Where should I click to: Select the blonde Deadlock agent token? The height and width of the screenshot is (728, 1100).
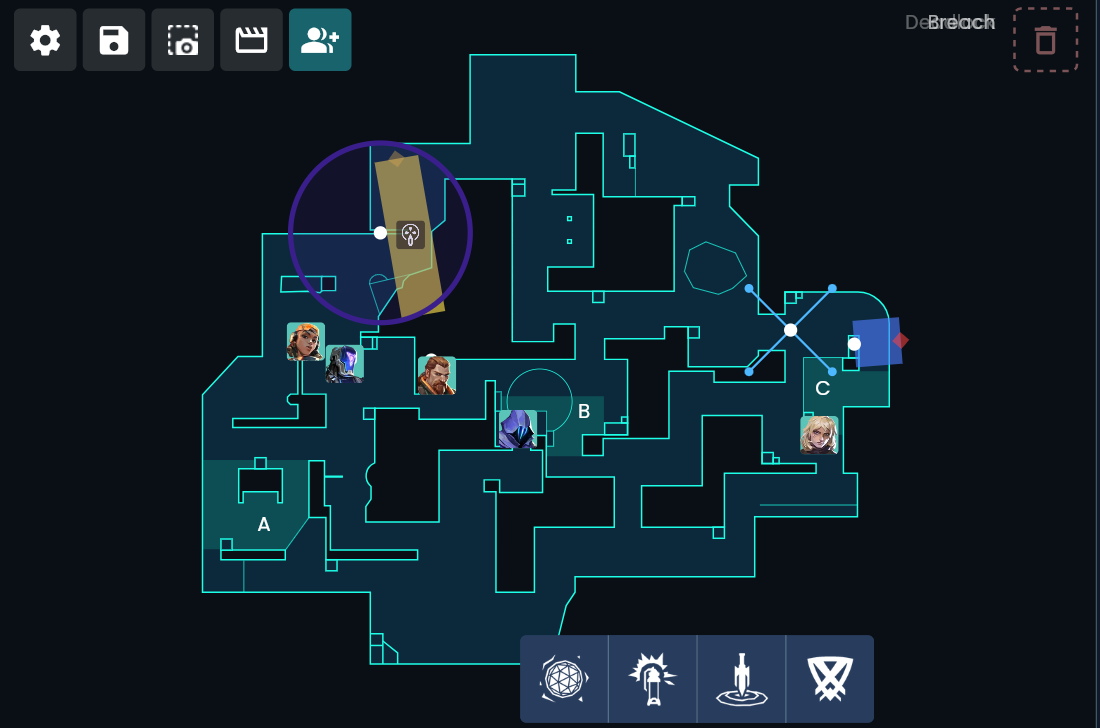819,435
